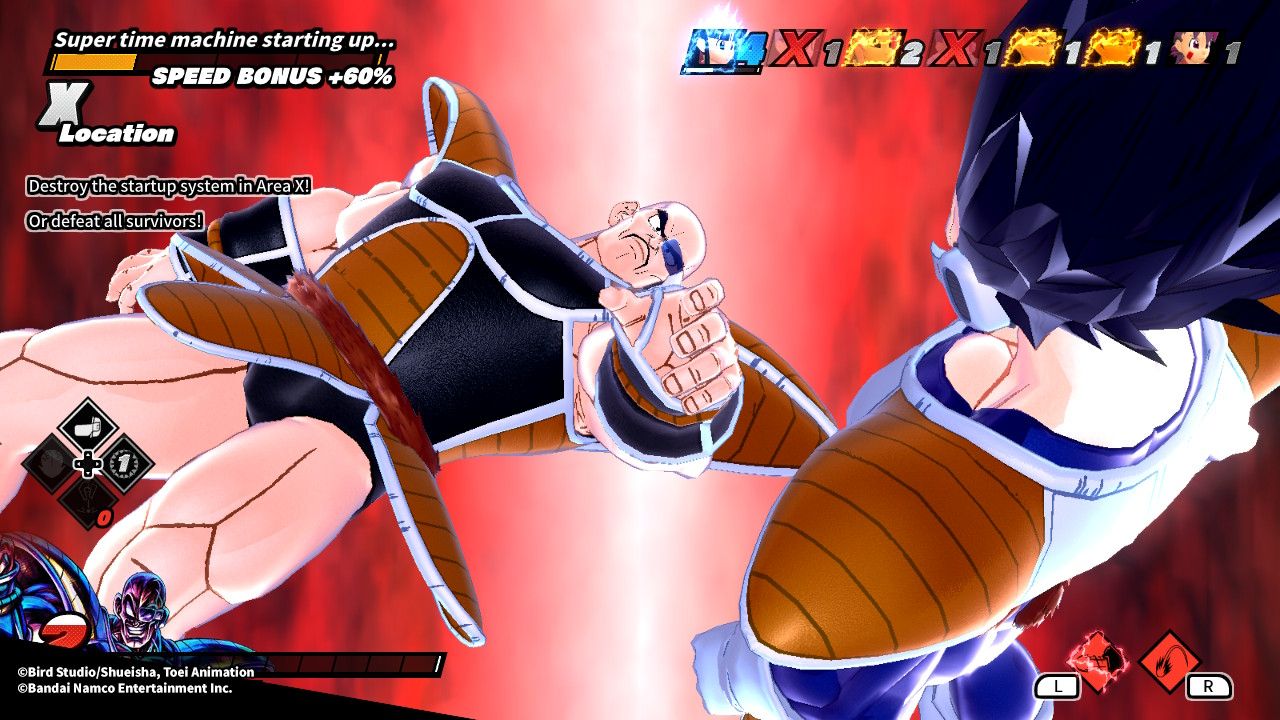Click the last flaming startup key icon
The width and height of the screenshot is (1280, 720).
[x=1115, y=48]
